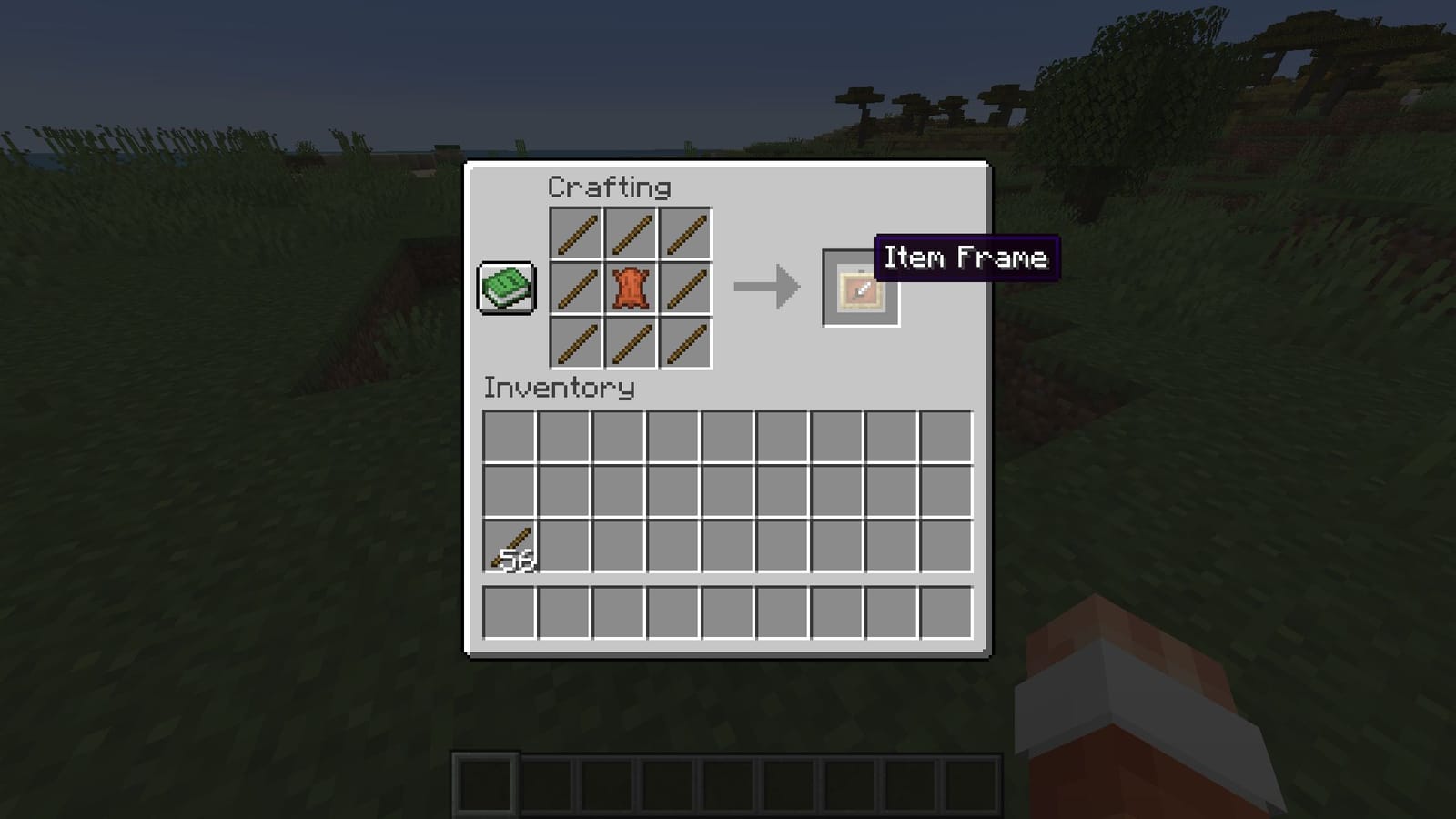Click the Item Frame tooltip label
The image size is (1456, 819).
click(x=966, y=258)
